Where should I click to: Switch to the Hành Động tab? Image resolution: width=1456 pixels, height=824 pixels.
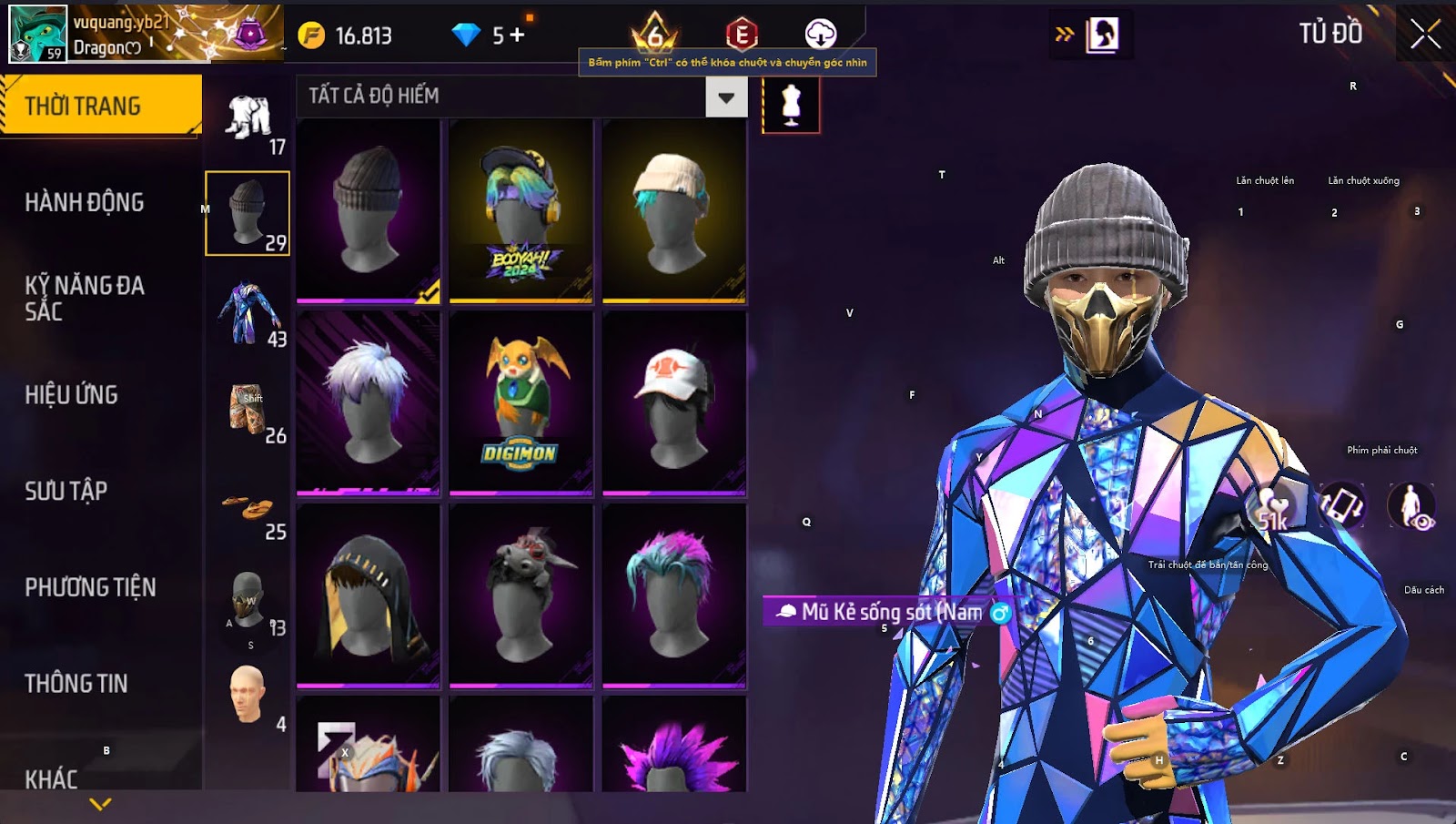pos(85,202)
